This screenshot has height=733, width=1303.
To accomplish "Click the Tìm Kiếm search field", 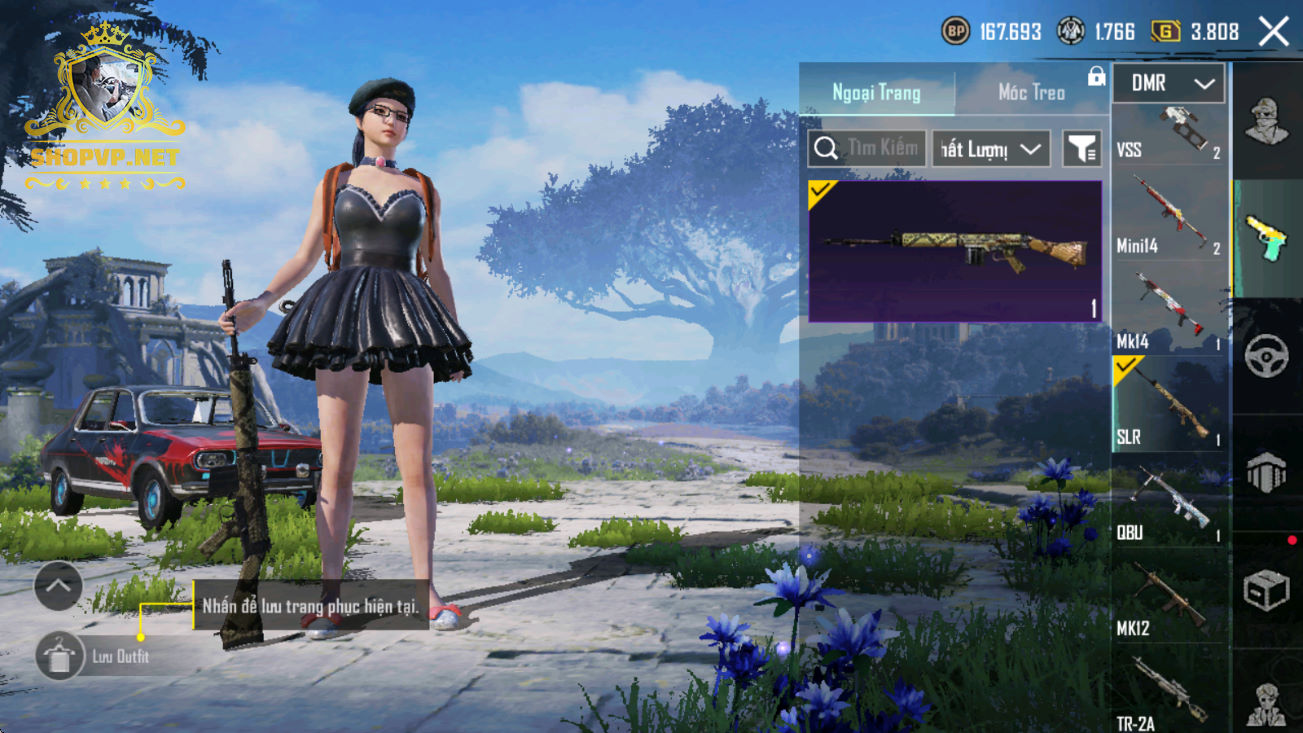I will (866, 149).
